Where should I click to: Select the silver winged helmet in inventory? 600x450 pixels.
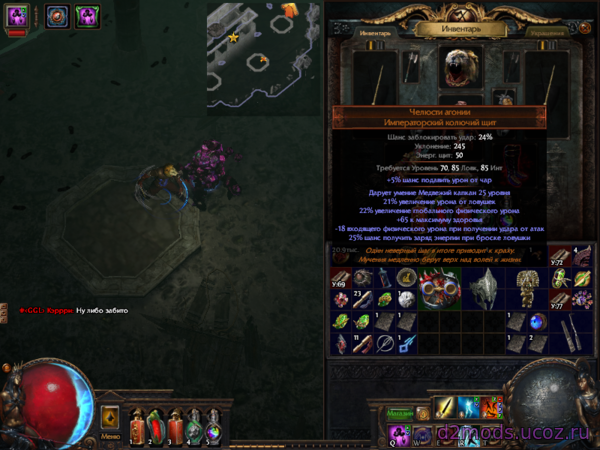(490, 288)
